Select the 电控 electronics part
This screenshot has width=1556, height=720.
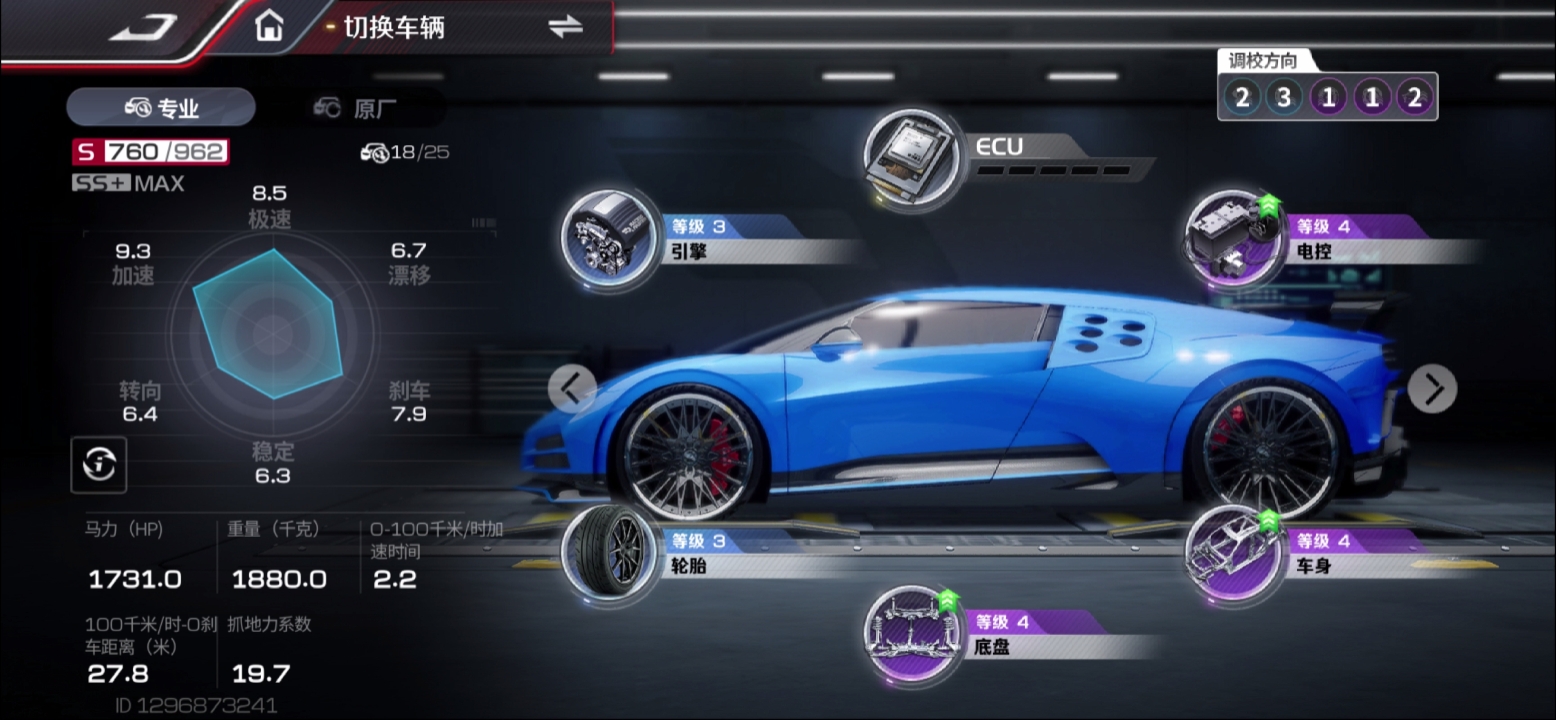pos(1231,239)
